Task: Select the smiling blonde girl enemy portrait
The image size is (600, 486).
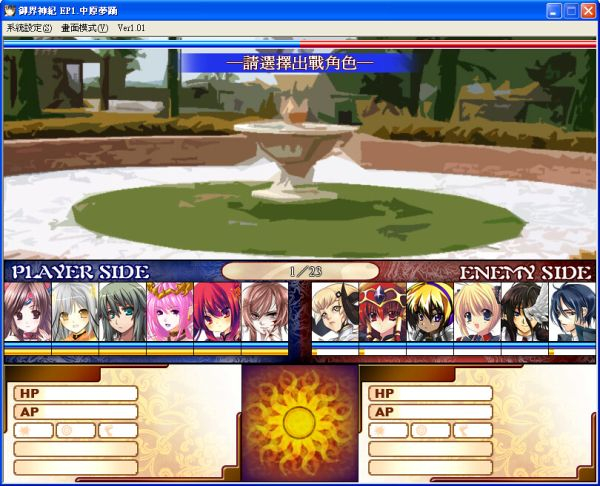Action: tap(477, 312)
